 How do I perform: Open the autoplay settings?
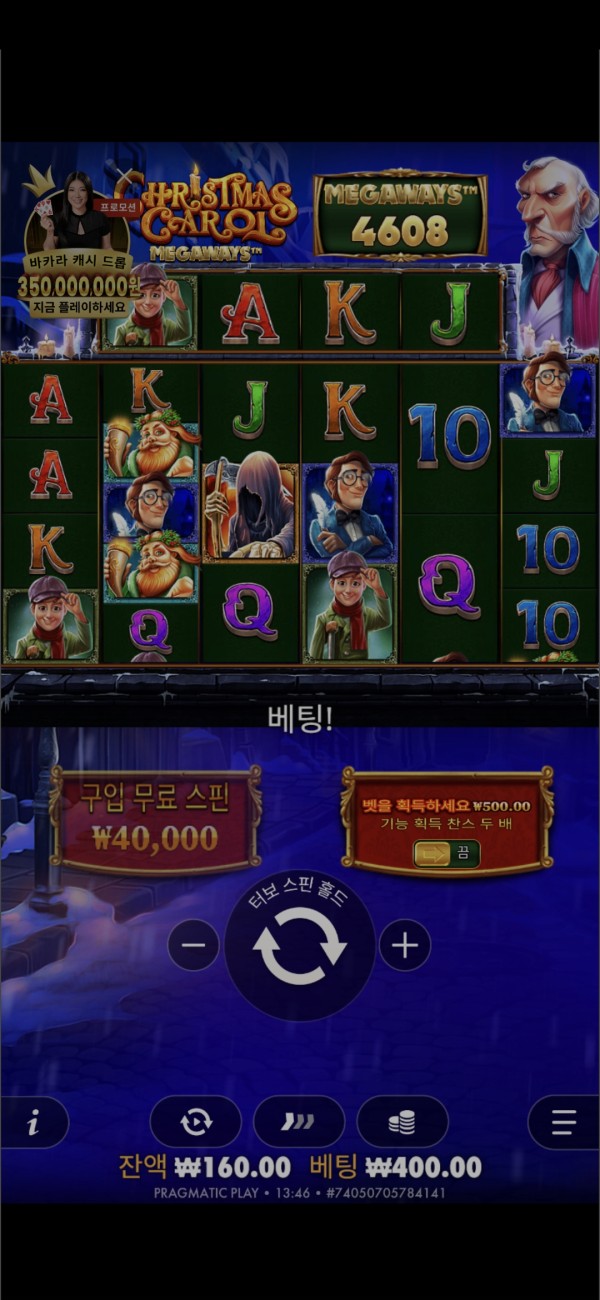pos(196,1122)
